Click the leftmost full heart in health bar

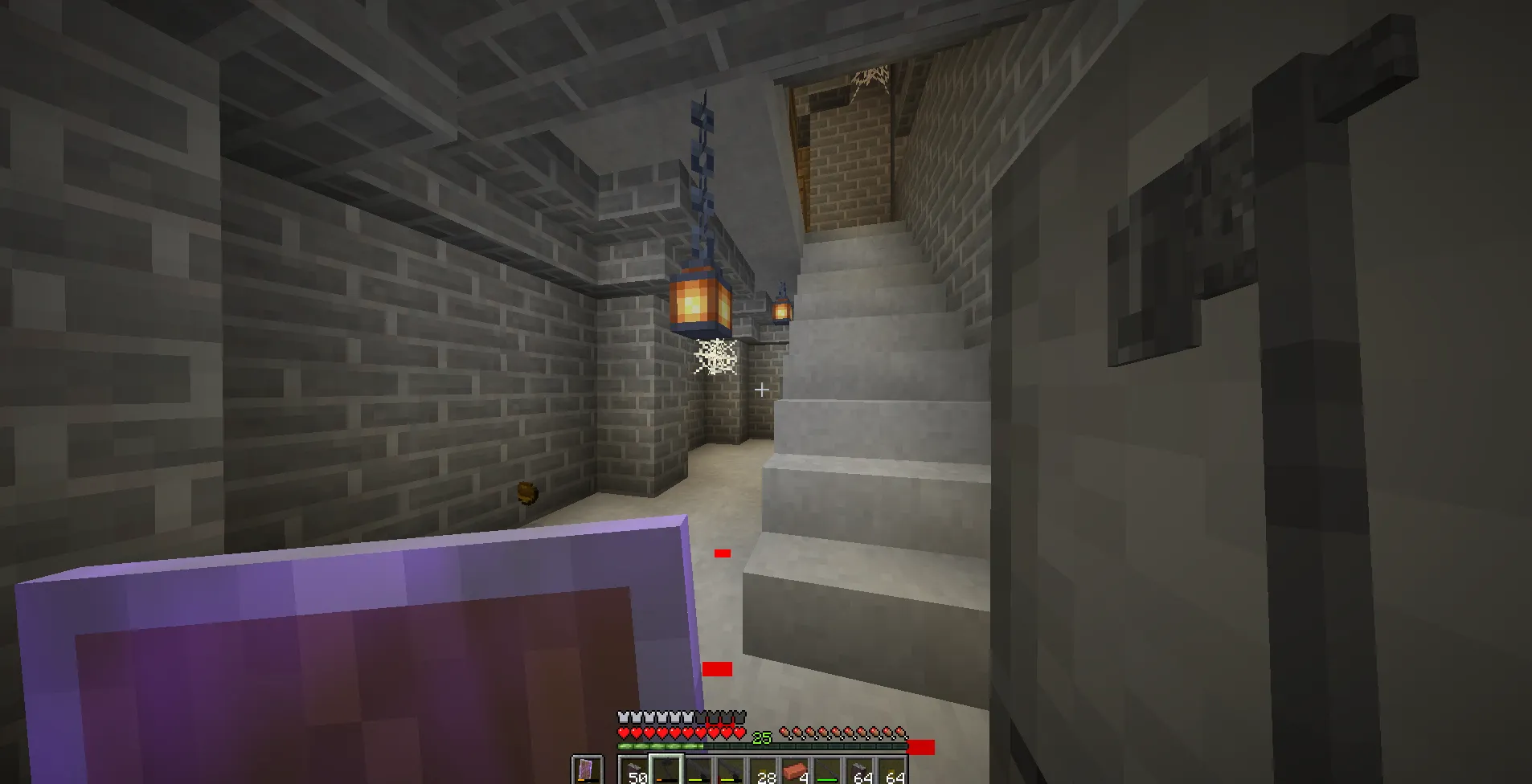(x=623, y=732)
